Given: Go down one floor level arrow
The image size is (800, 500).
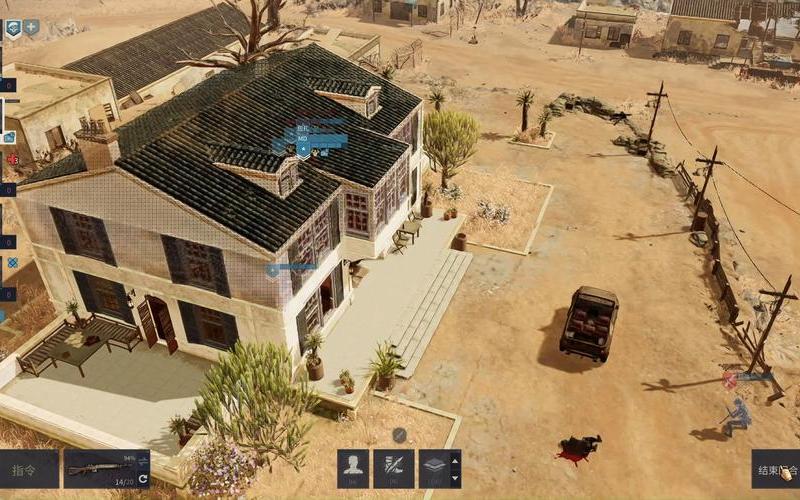Looking at the screenshot, I should [457, 478].
